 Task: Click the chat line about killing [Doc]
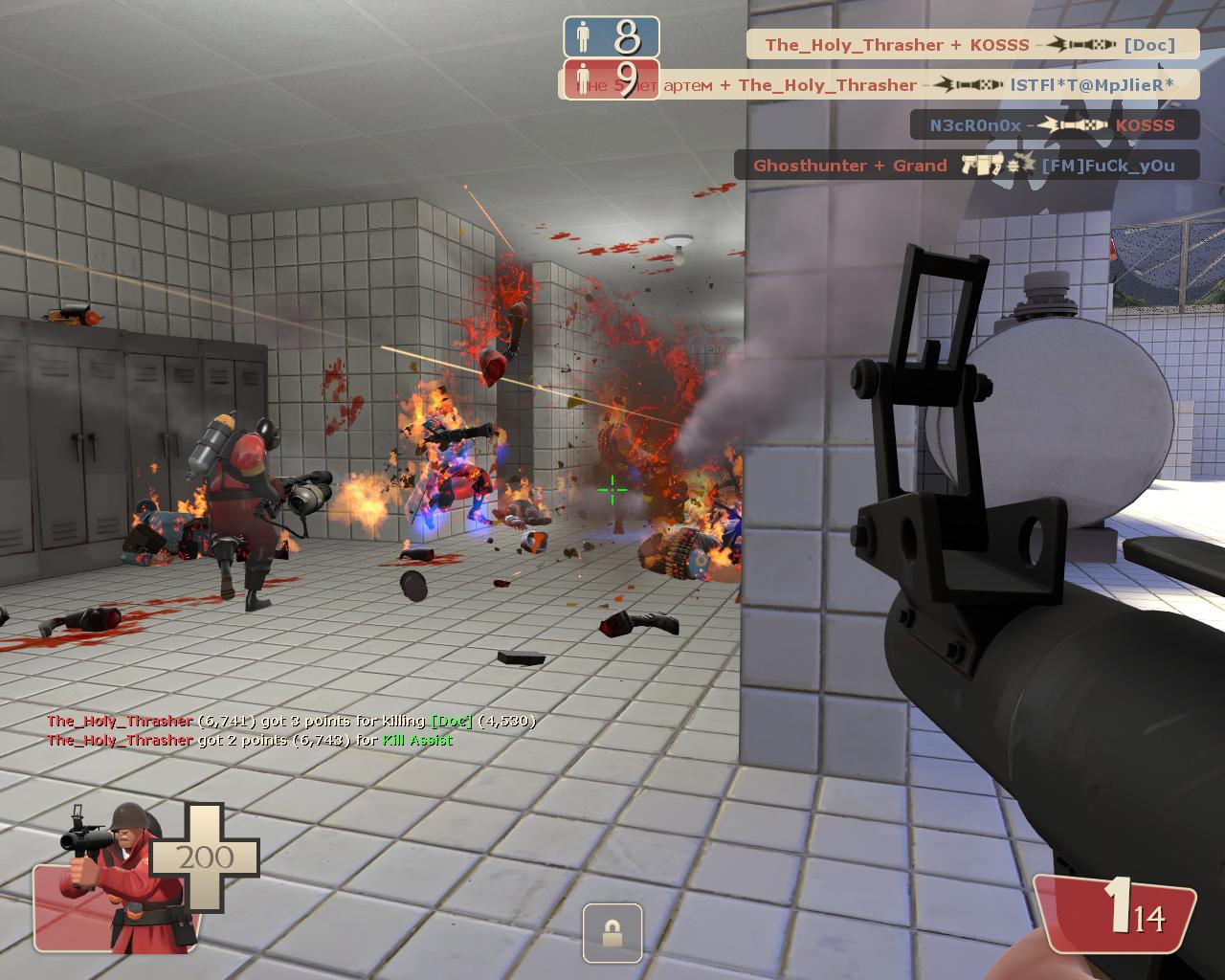click(291, 721)
